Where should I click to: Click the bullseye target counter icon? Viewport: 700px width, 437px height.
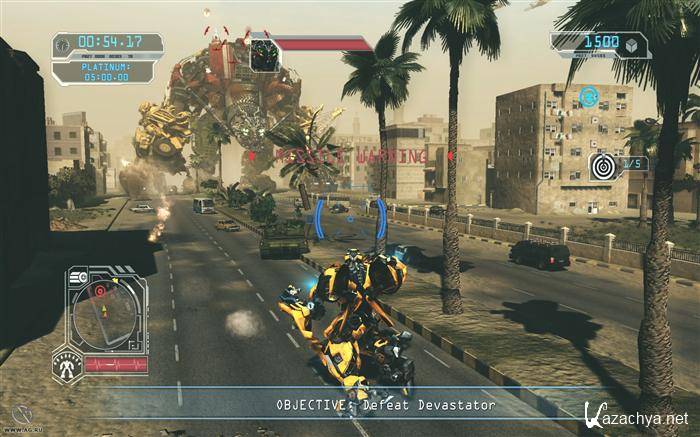click(x=604, y=166)
